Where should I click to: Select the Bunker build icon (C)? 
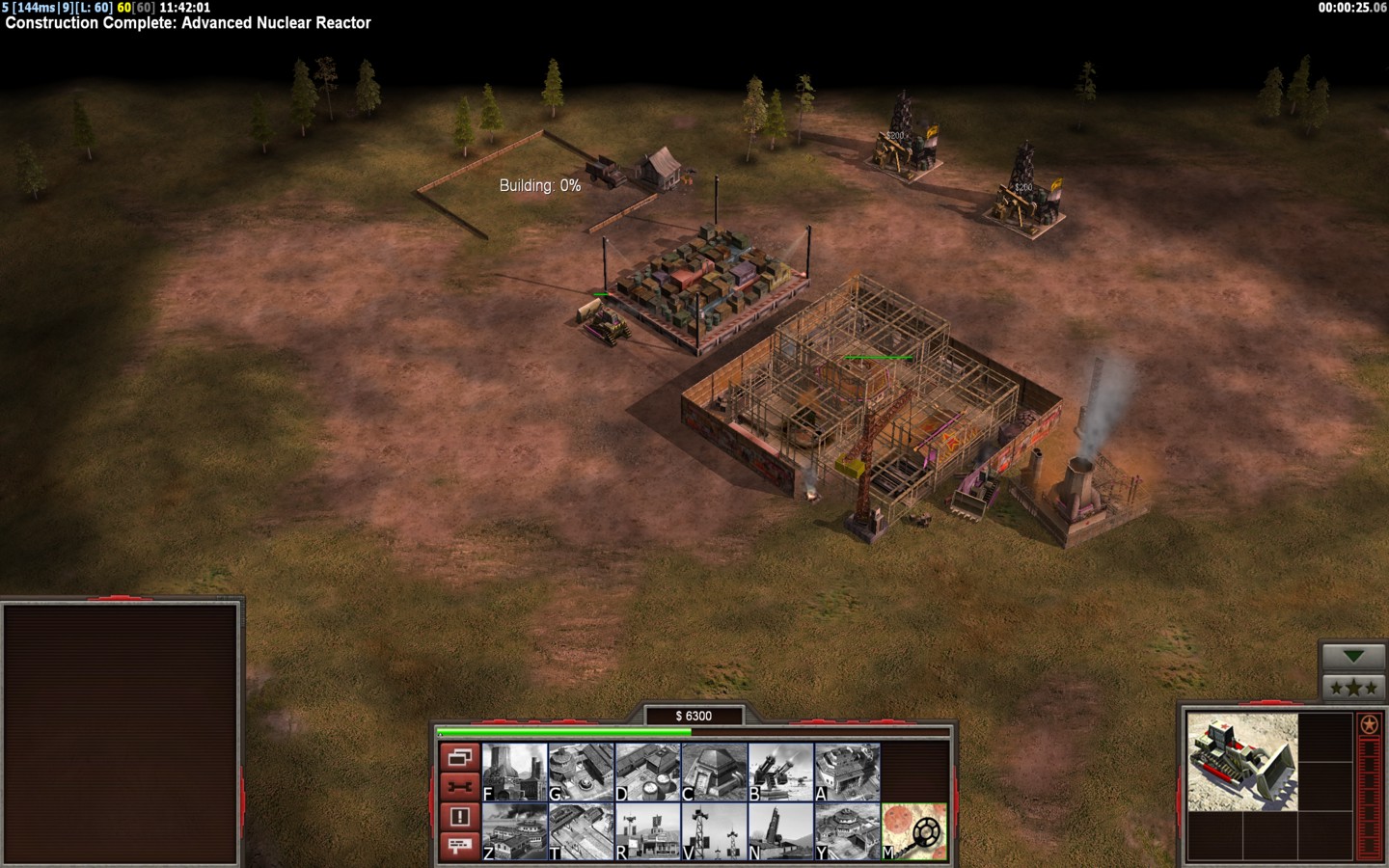(715, 772)
